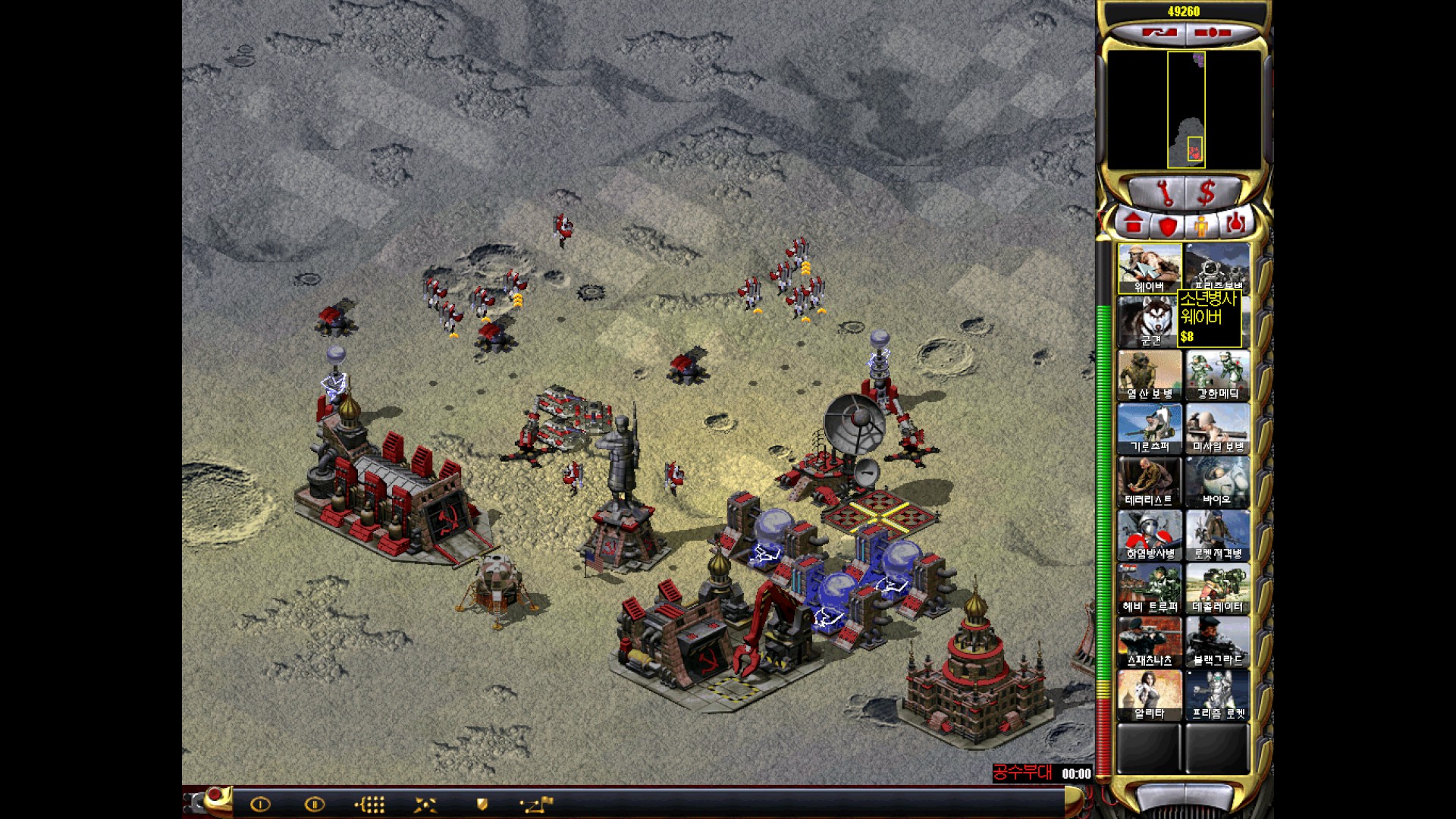Viewport: 1456px width, 819px height.
Task: Queue the 웨이버 infantry cameo
Action: coord(1149,268)
